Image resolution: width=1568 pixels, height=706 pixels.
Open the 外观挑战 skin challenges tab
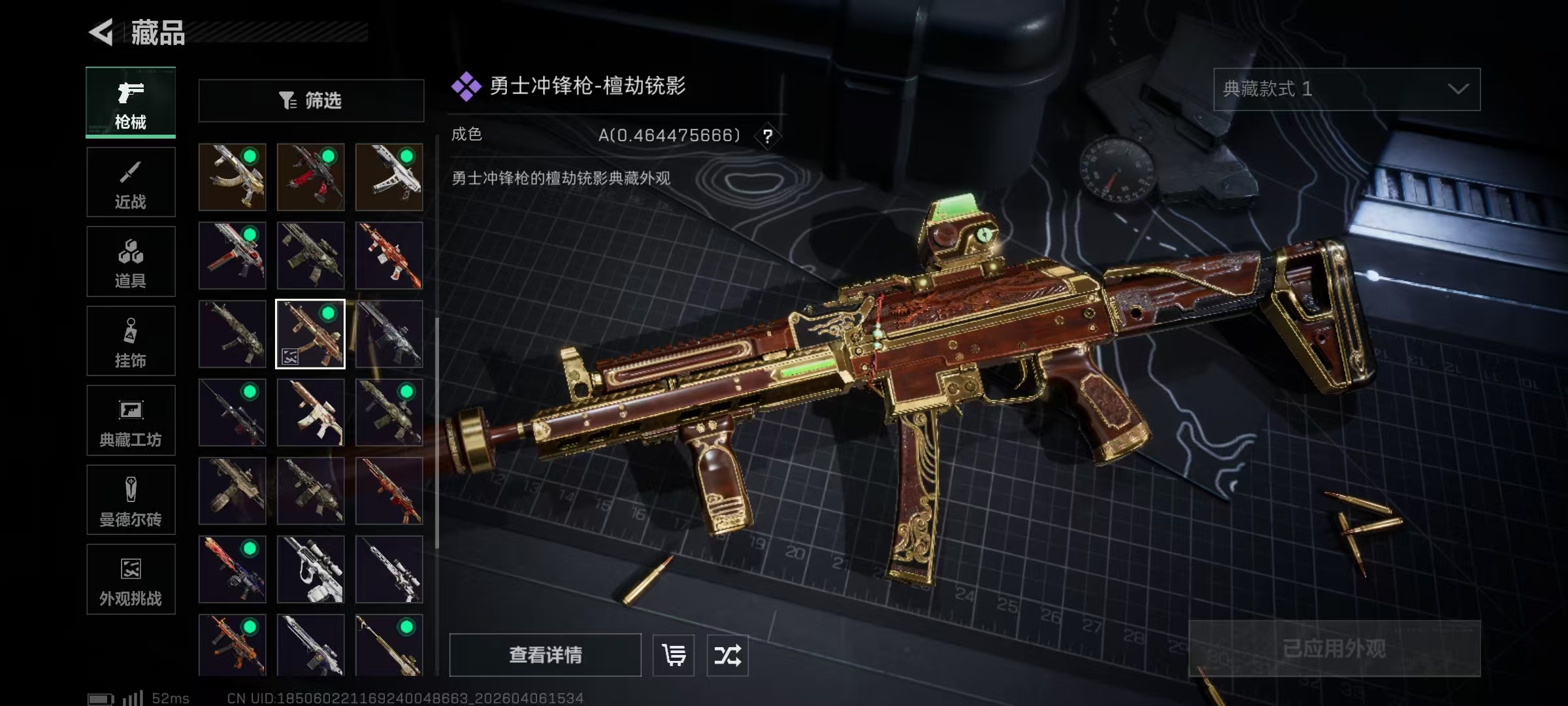tap(131, 579)
